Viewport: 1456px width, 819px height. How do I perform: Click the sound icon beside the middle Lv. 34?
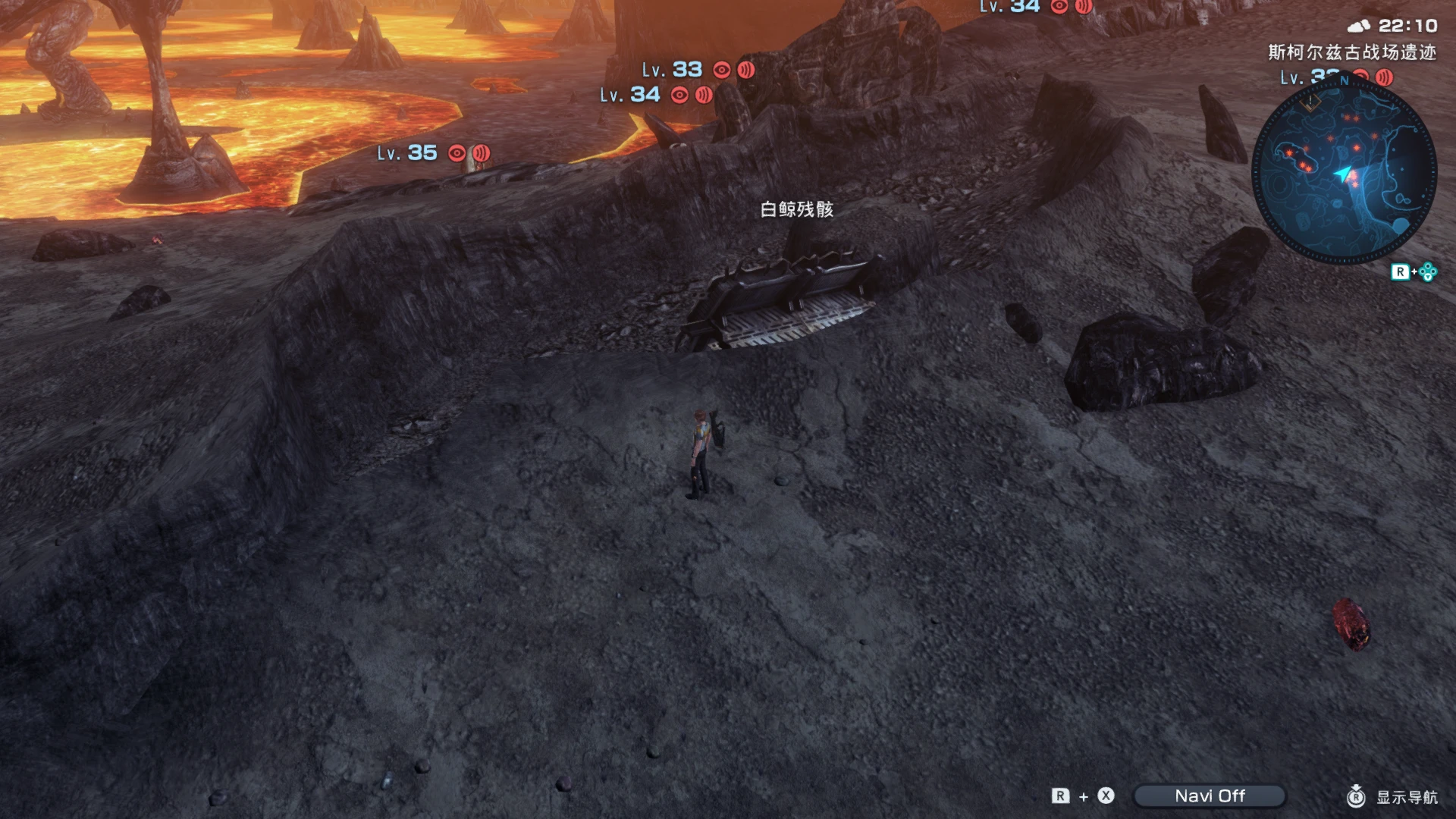(702, 96)
